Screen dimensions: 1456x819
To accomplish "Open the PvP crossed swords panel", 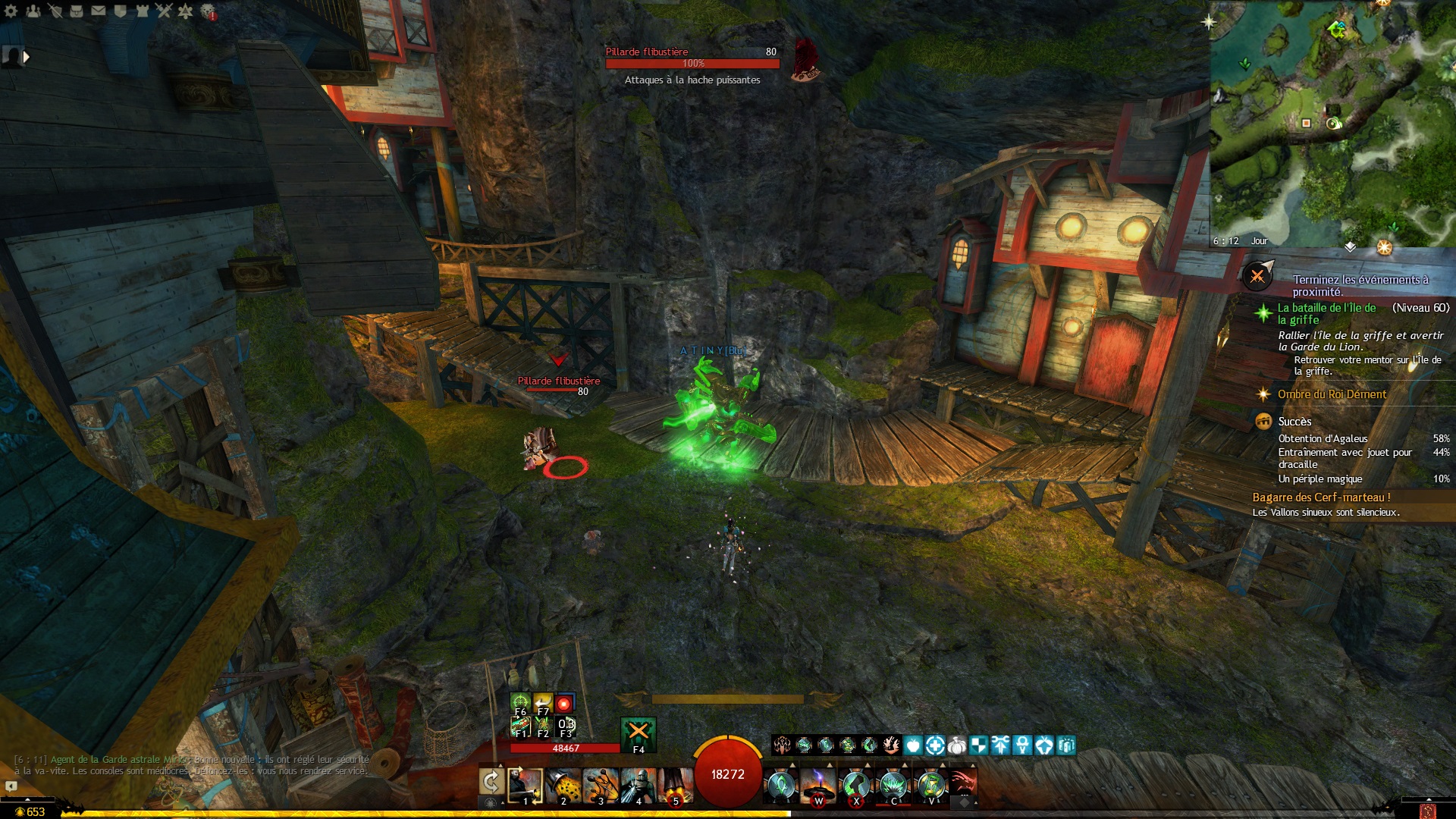I will pyautogui.click(x=165, y=11).
